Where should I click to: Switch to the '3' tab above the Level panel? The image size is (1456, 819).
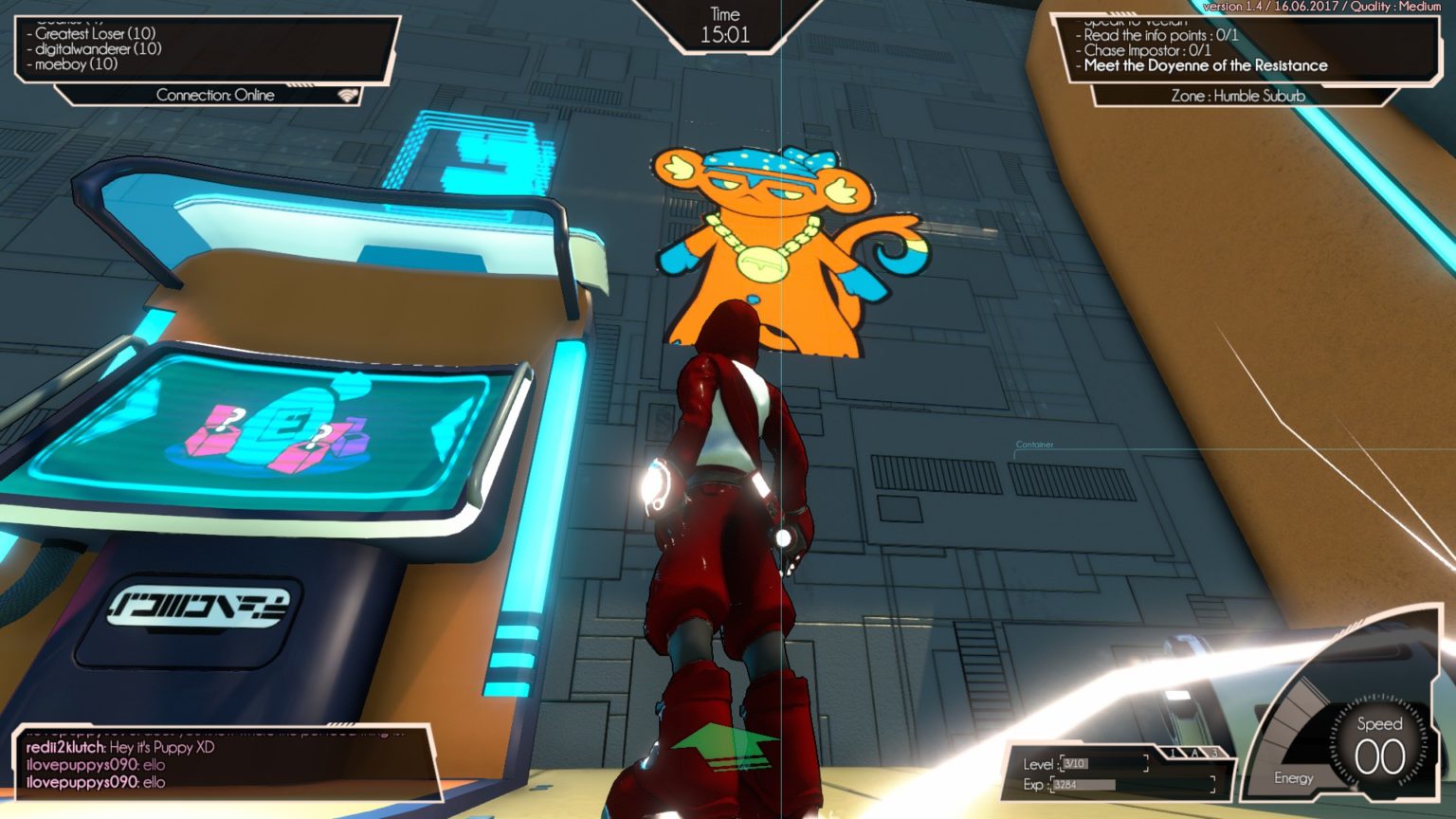click(x=1214, y=753)
